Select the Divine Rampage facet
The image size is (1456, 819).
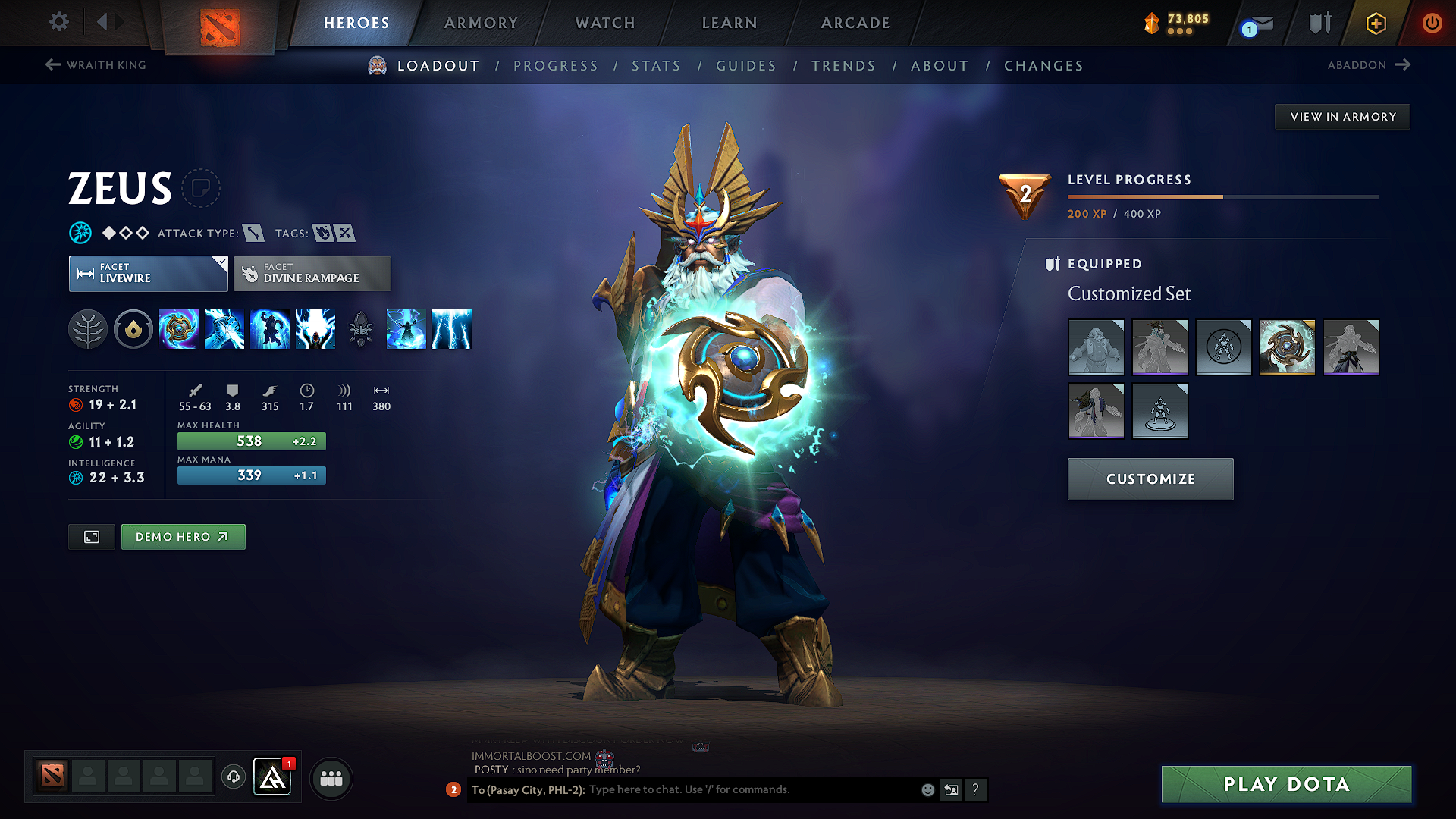[312, 273]
